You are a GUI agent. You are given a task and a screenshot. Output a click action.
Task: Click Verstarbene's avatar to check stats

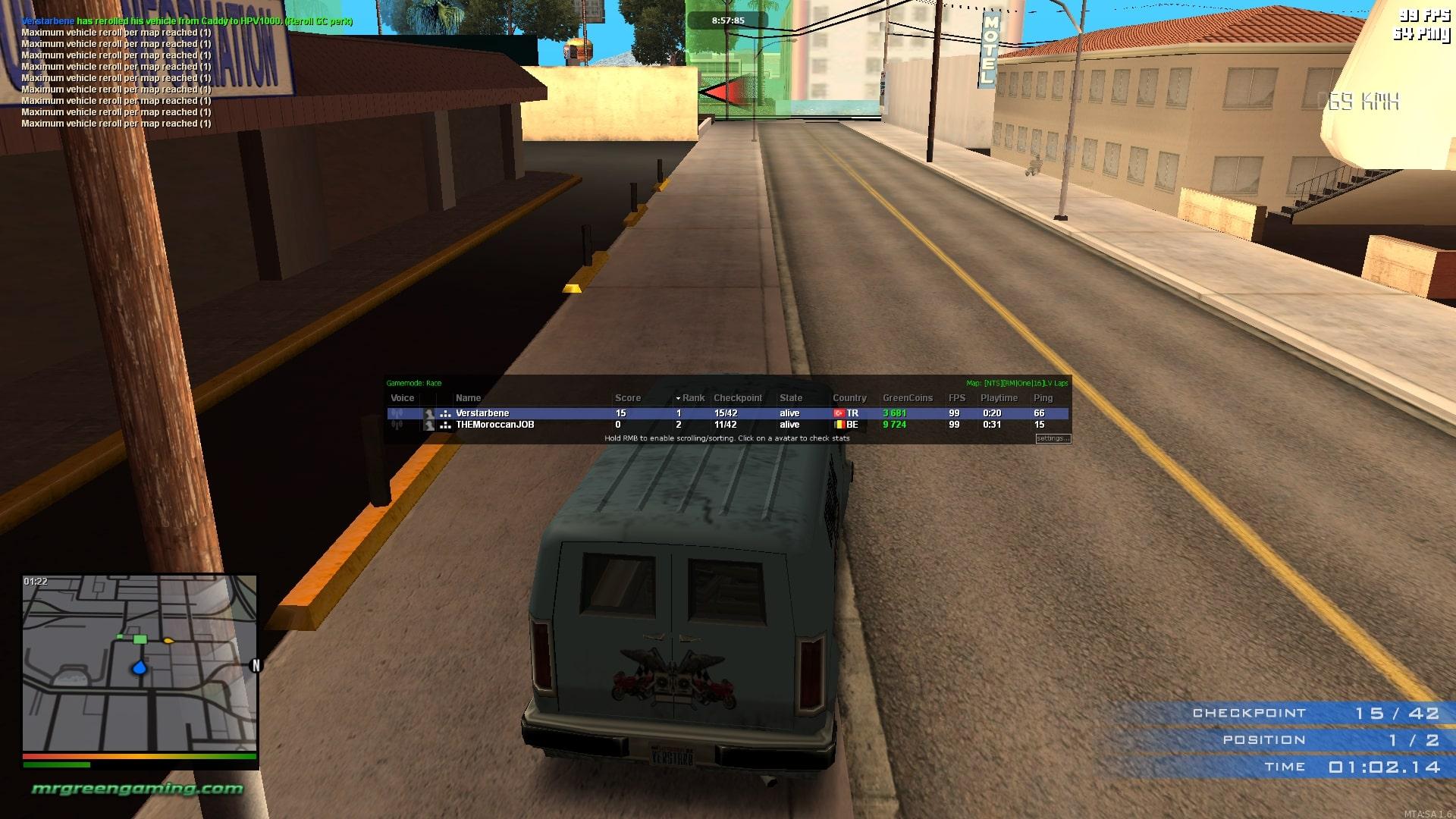tap(429, 413)
